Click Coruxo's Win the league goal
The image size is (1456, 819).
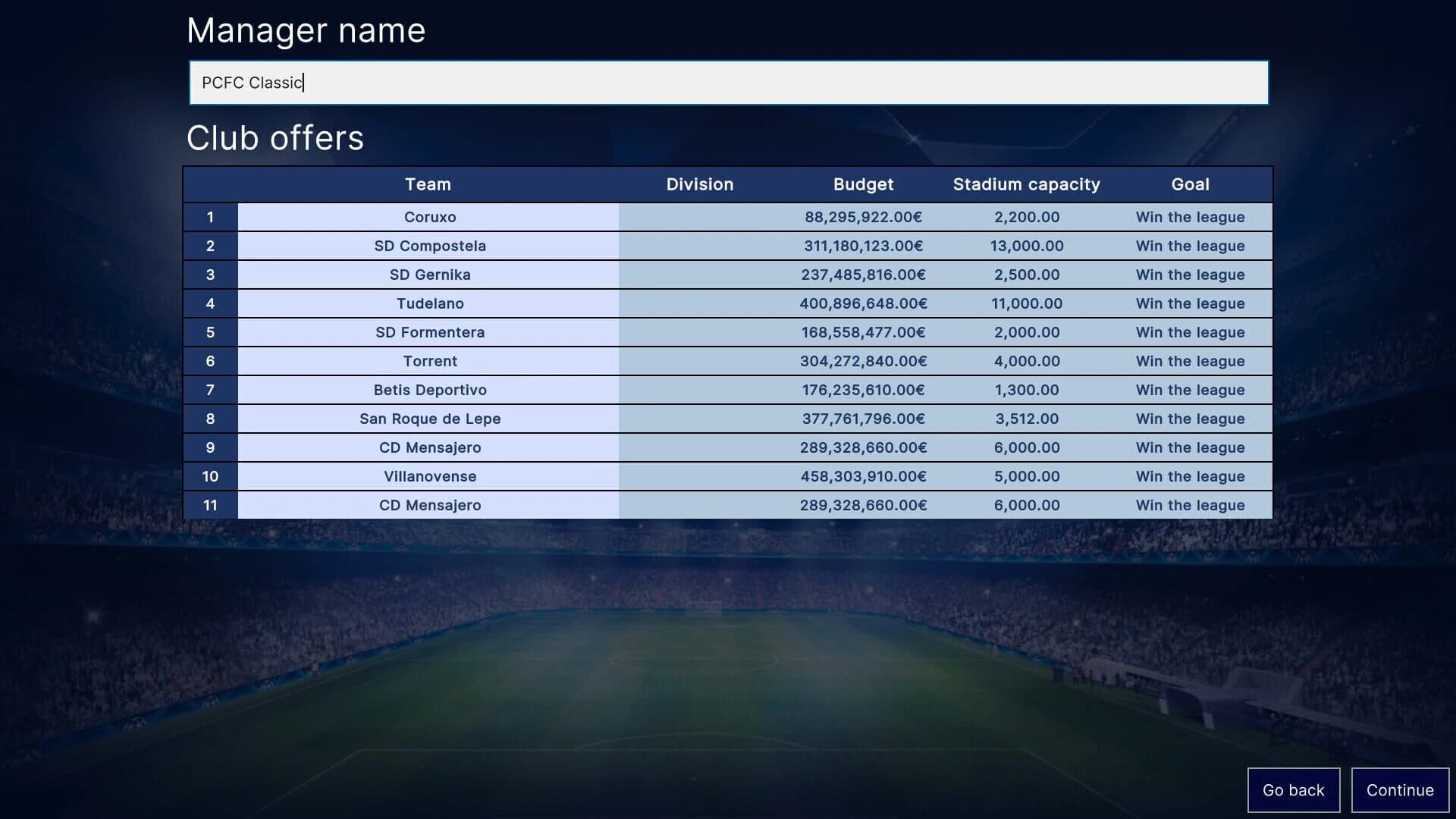[1190, 217]
